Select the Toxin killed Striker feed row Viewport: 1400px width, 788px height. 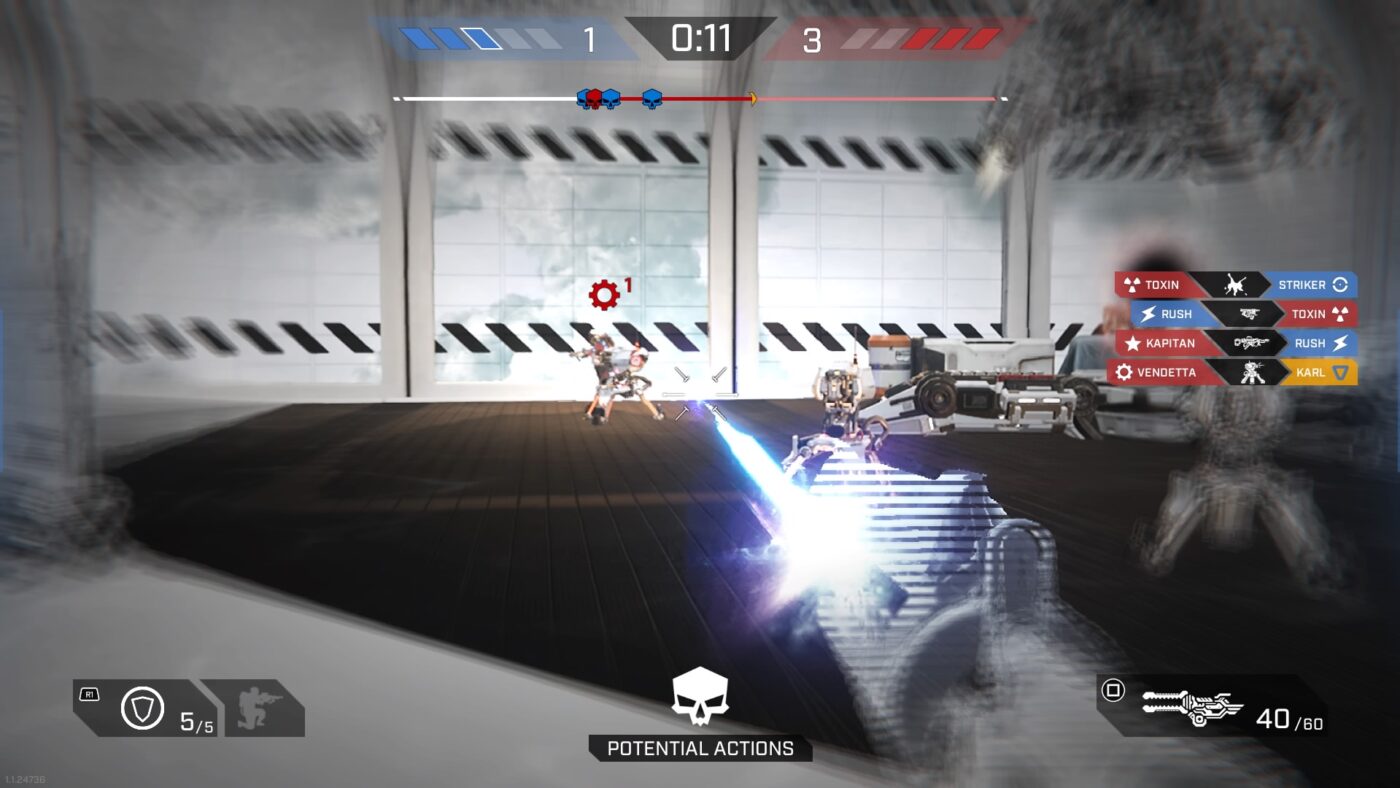[x=1236, y=285]
